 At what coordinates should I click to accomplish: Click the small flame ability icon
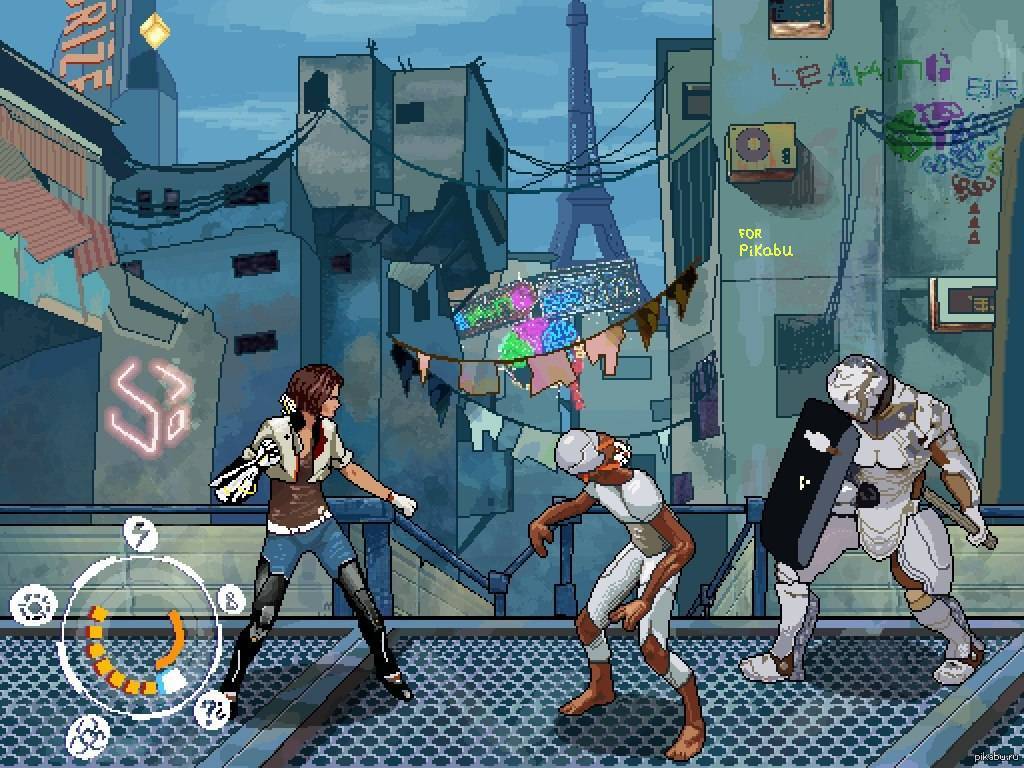click(x=228, y=601)
